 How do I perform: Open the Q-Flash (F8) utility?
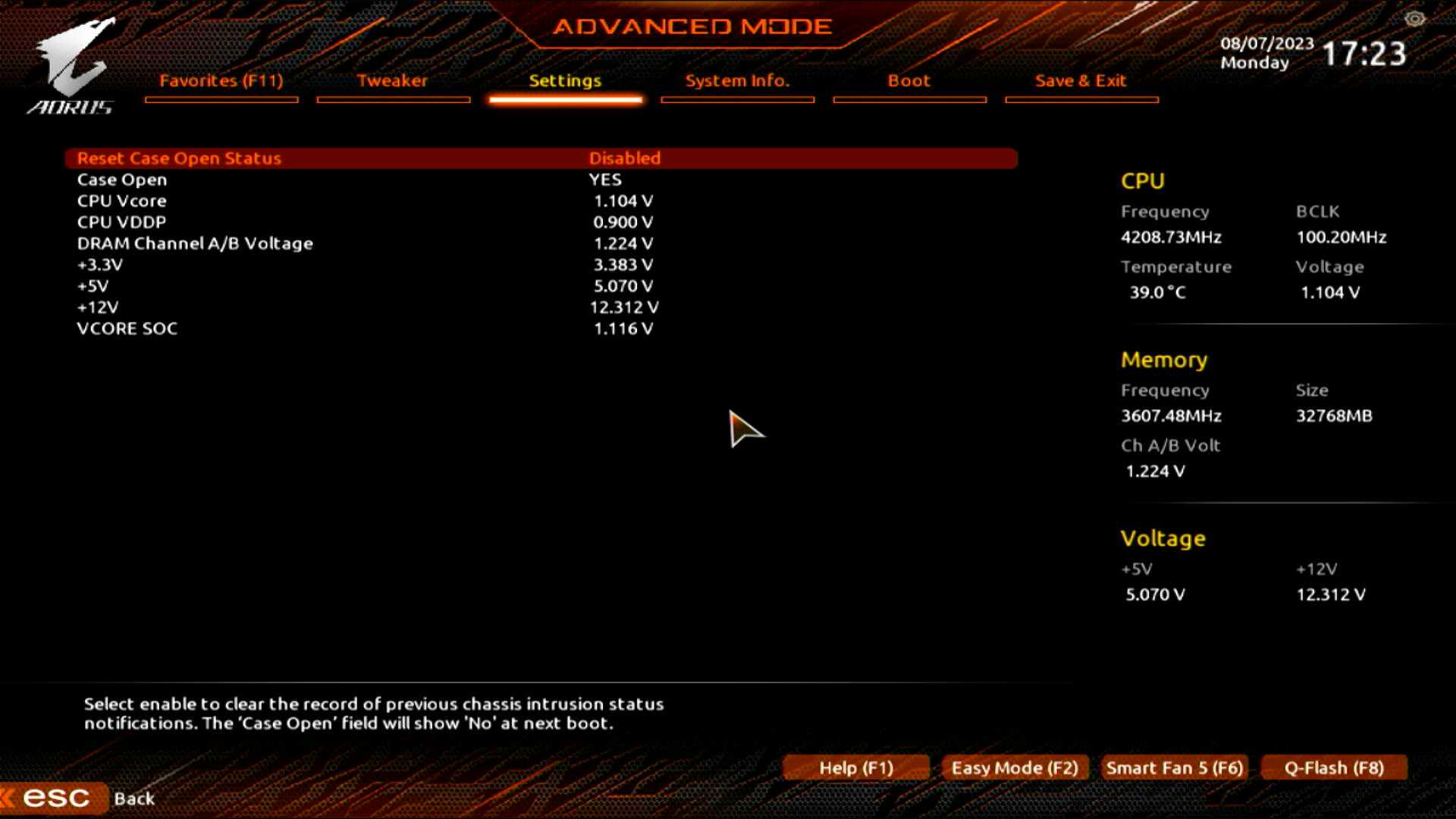click(x=1334, y=768)
